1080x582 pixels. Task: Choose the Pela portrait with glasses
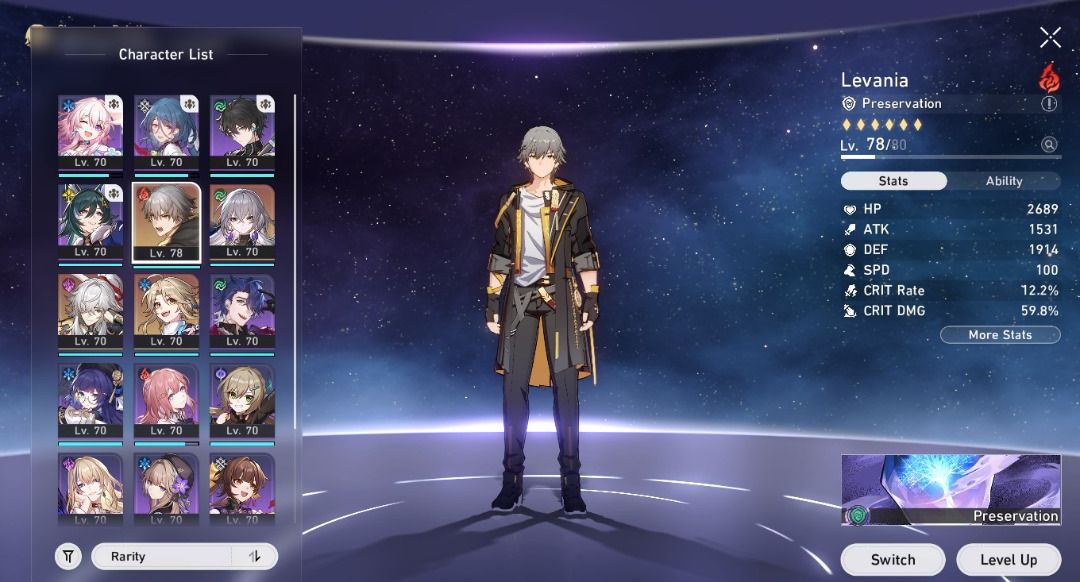(x=90, y=401)
